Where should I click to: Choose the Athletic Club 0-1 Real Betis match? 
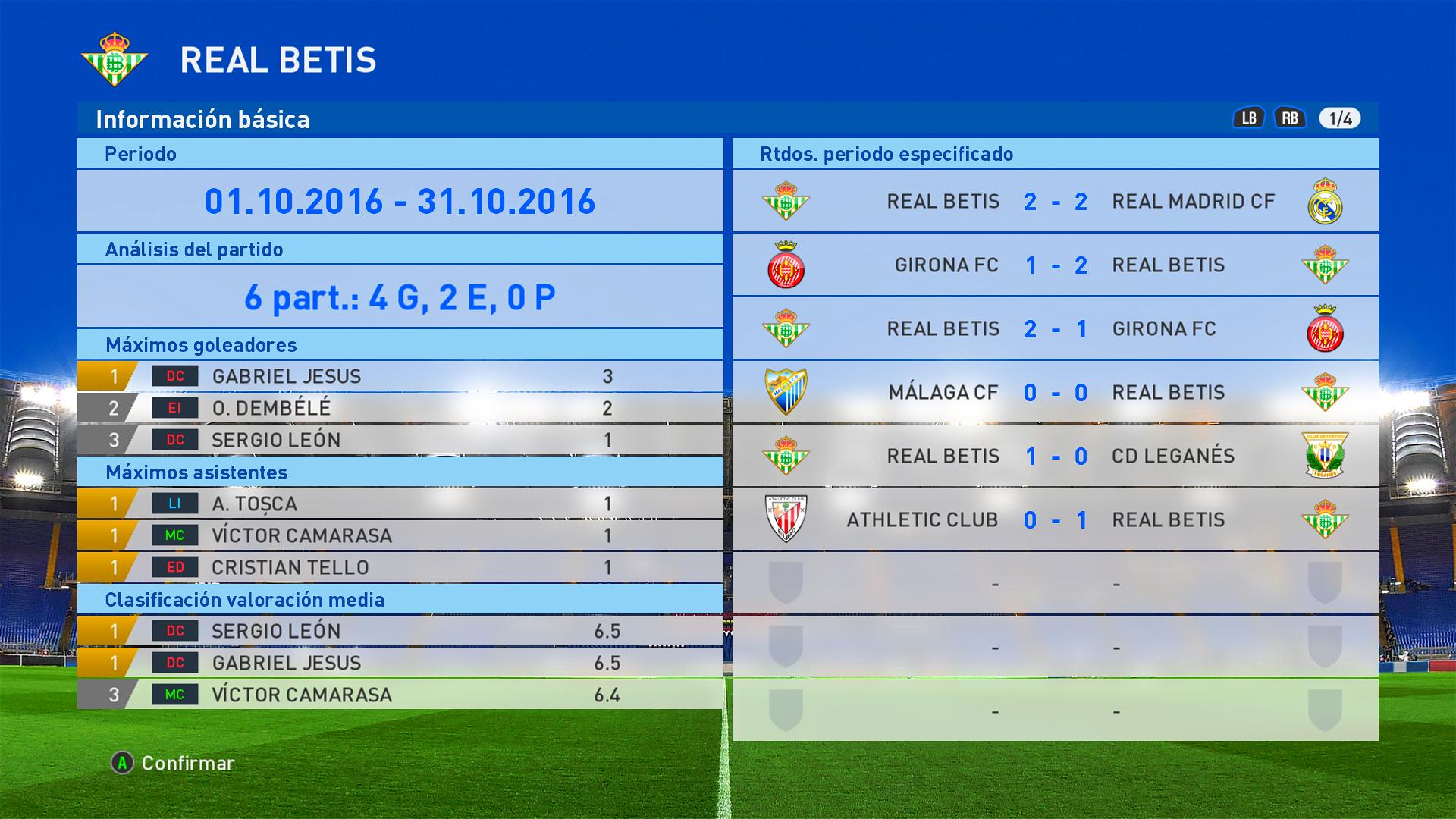tap(1055, 519)
